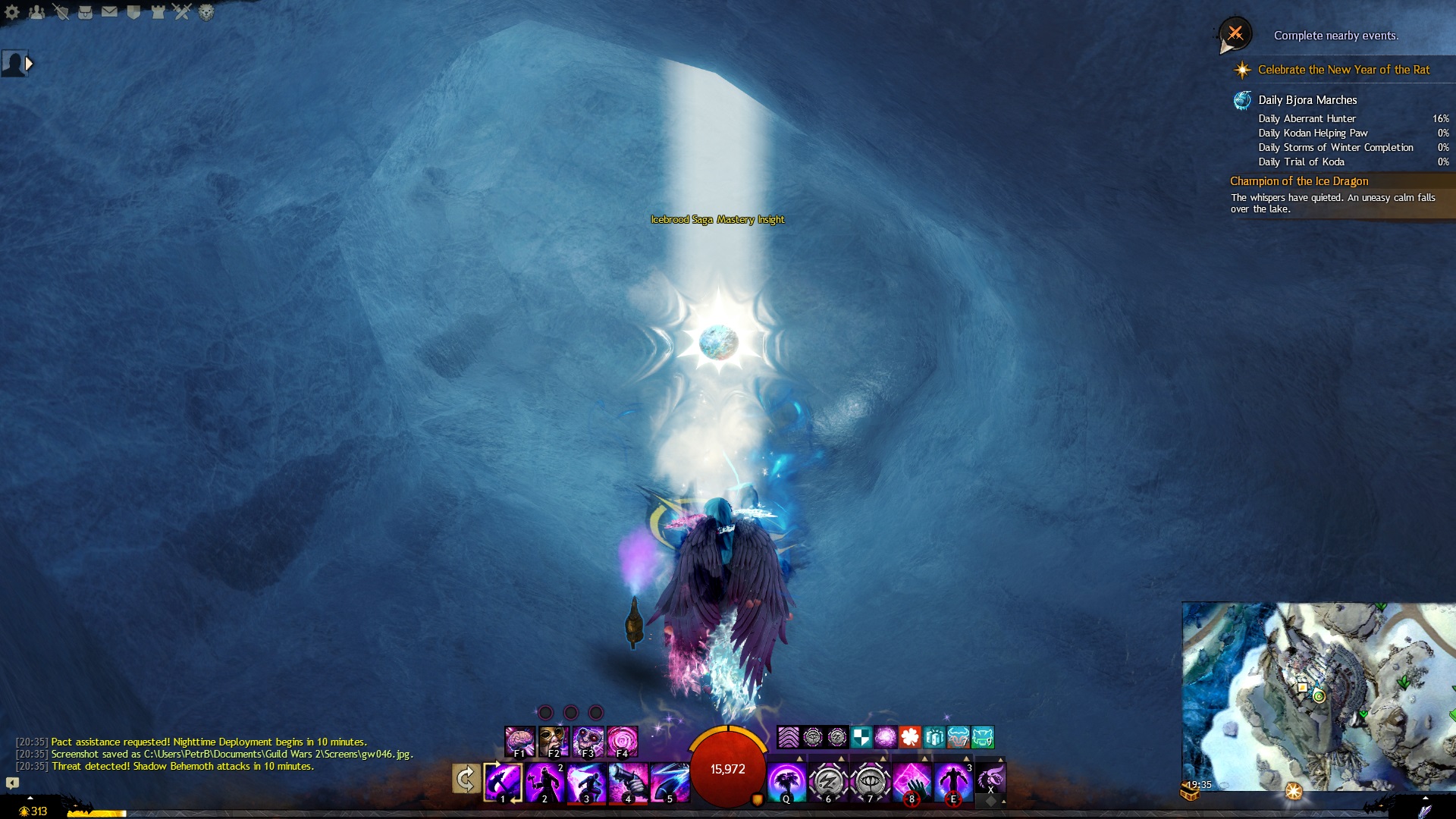This screenshot has width=1456, height=819.
Task: Open the Hero panel sword-and-shield icon
Action: point(61,12)
